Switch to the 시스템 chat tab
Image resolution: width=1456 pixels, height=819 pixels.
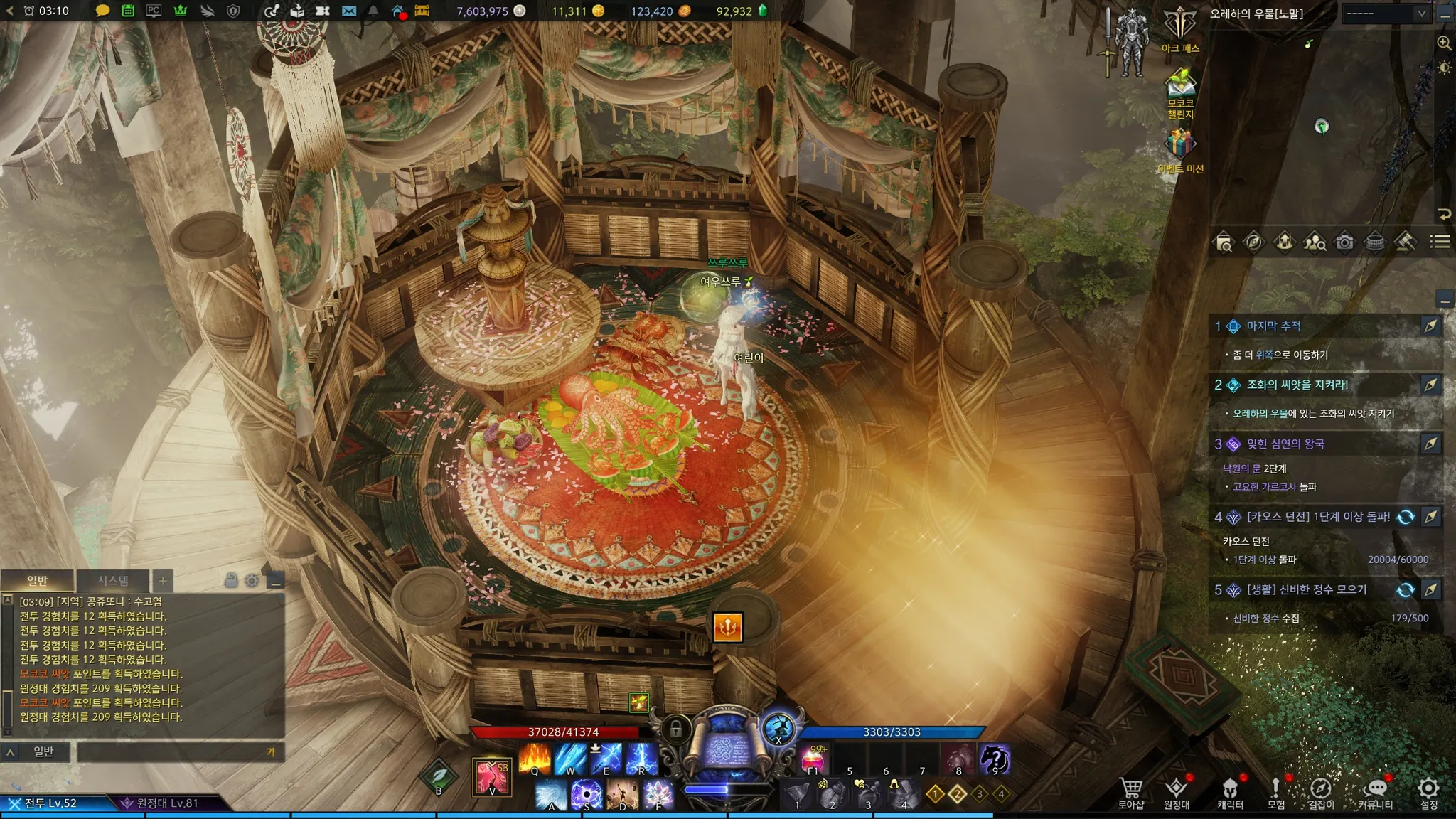click(113, 581)
